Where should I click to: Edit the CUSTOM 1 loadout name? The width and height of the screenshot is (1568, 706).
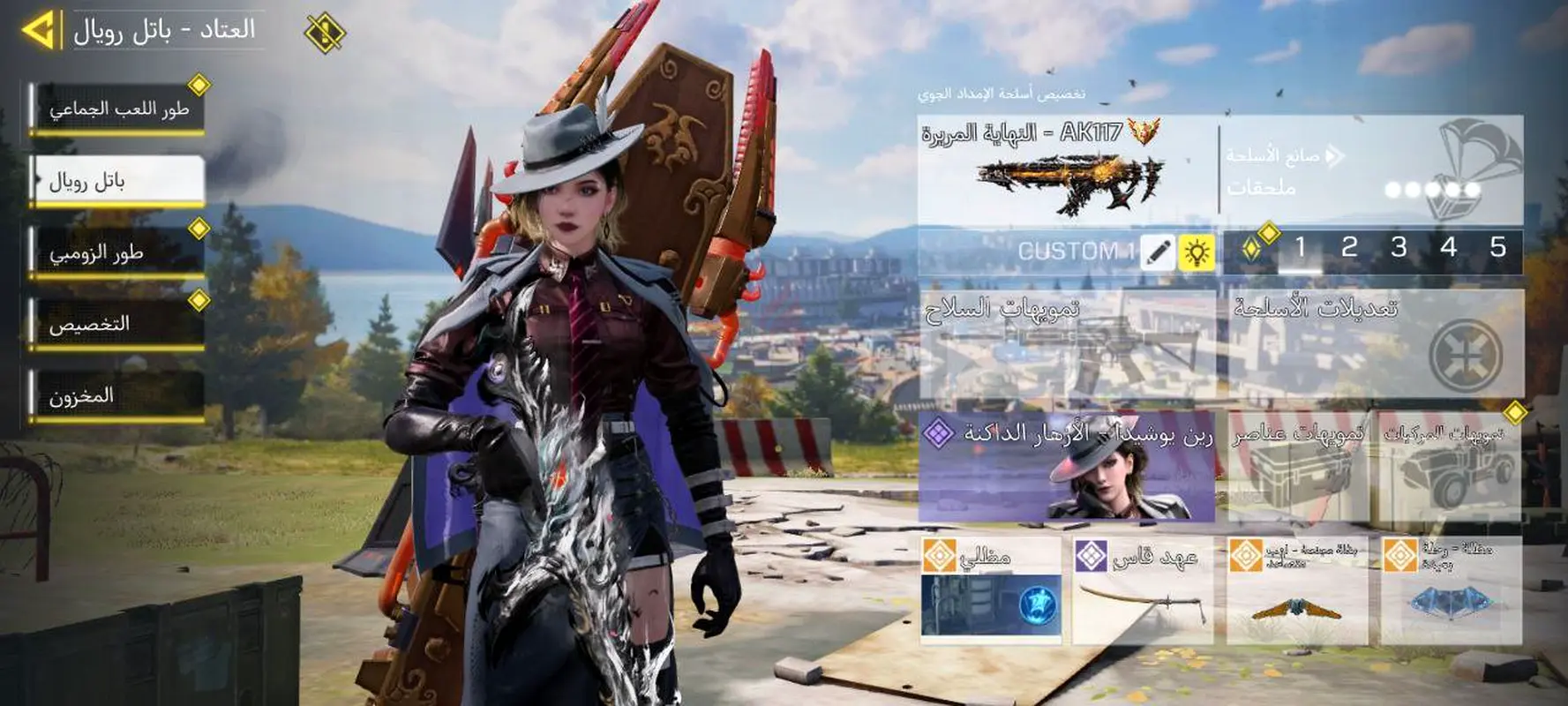click(x=1158, y=252)
